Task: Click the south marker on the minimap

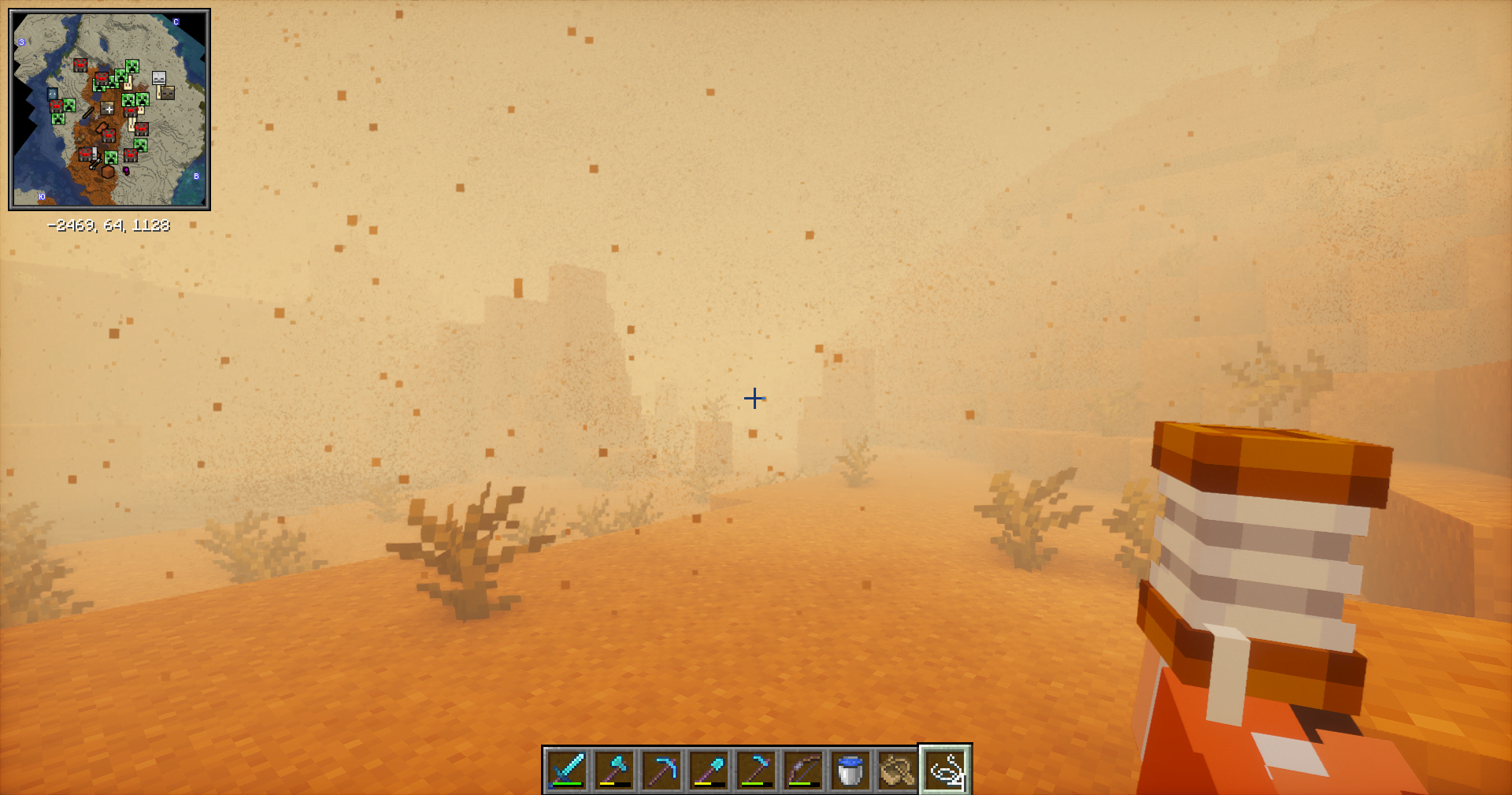Action: pos(43,196)
